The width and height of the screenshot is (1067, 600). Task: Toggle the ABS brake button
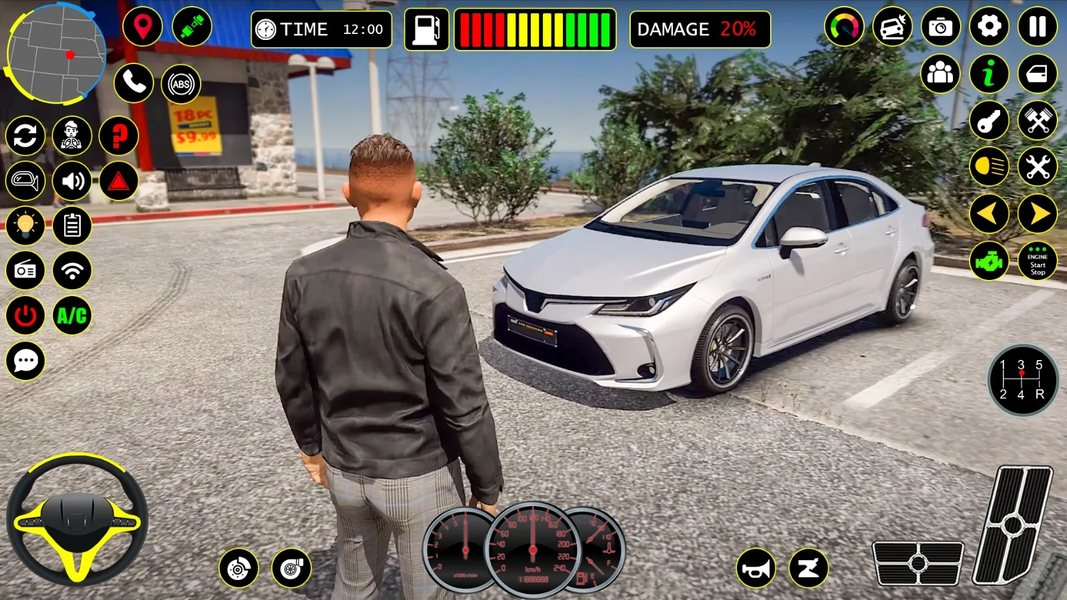coord(181,84)
